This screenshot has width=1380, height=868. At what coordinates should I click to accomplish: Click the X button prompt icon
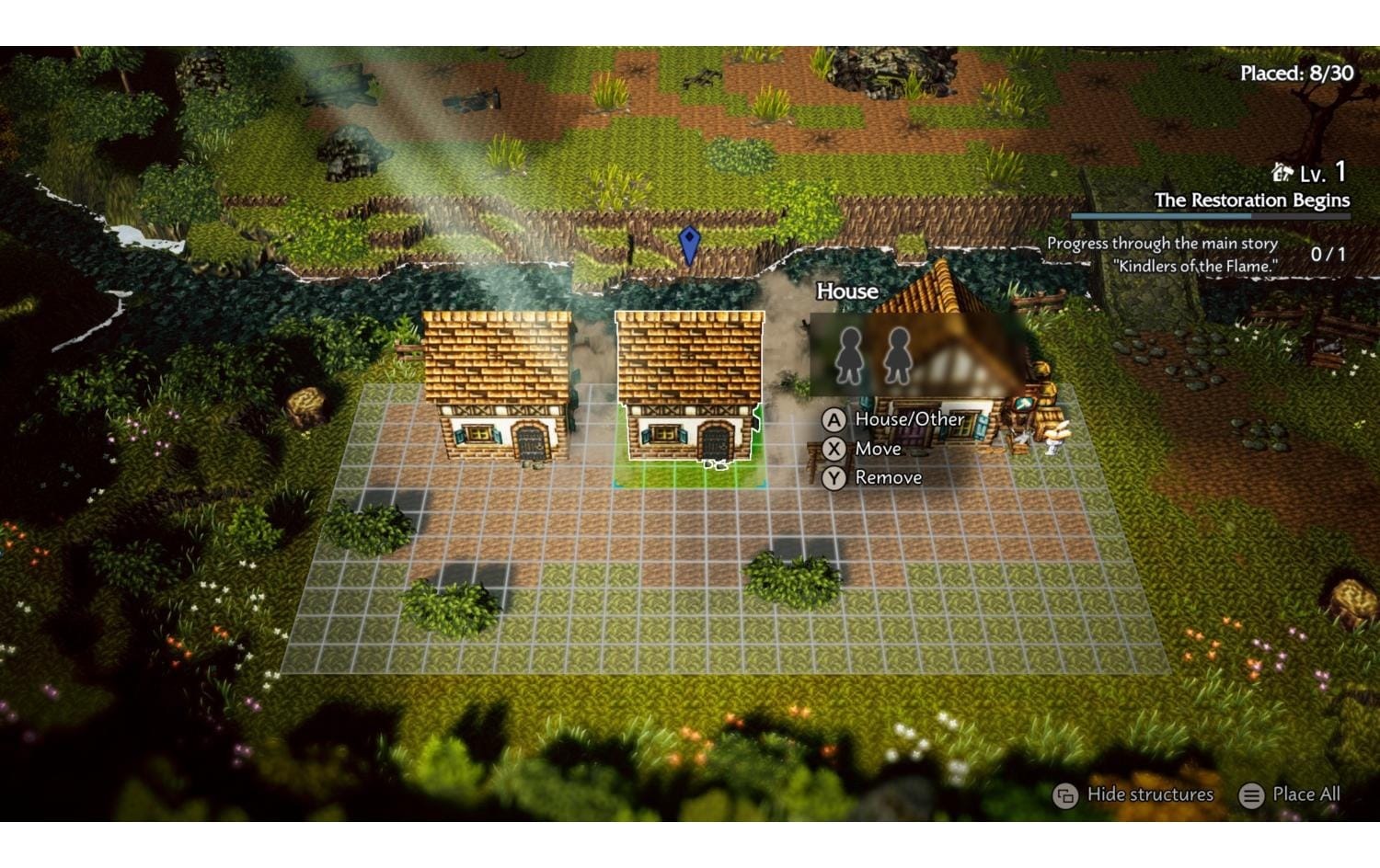click(x=833, y=449)
